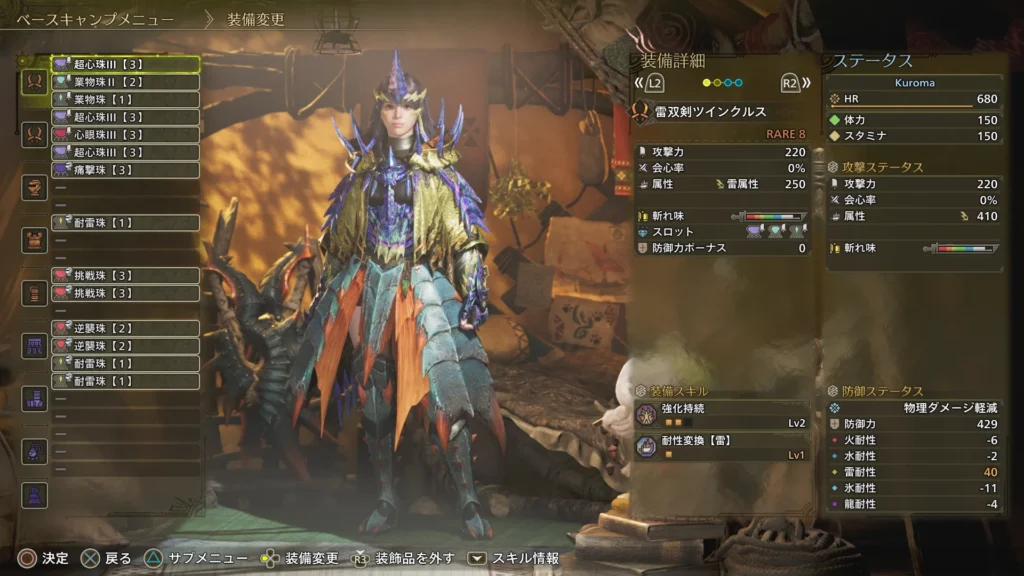This screenshot has height=576, width=1024.
Task: Click the weapon スロット row
Action: [x=720, y=231]
